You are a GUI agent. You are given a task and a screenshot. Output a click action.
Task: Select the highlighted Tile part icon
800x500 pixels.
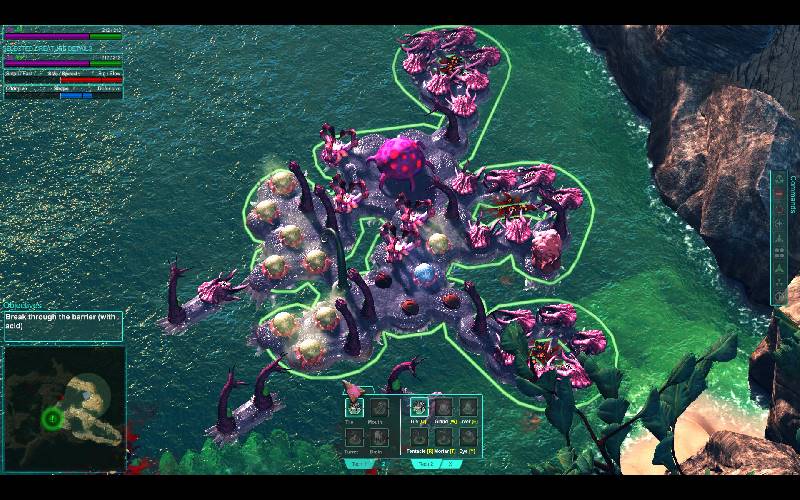point(354,407)
